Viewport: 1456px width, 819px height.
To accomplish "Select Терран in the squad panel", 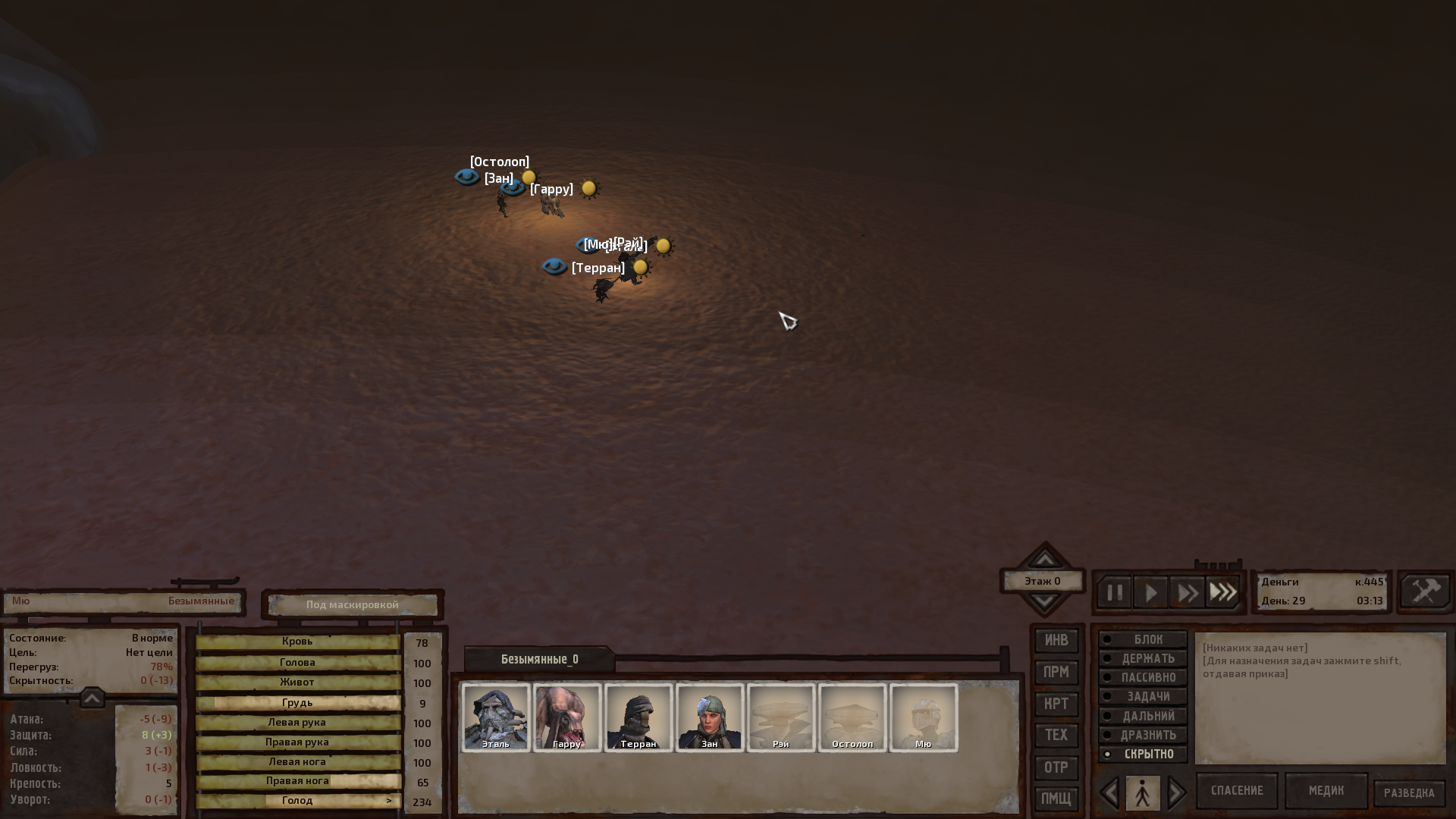I will [639, 717].
